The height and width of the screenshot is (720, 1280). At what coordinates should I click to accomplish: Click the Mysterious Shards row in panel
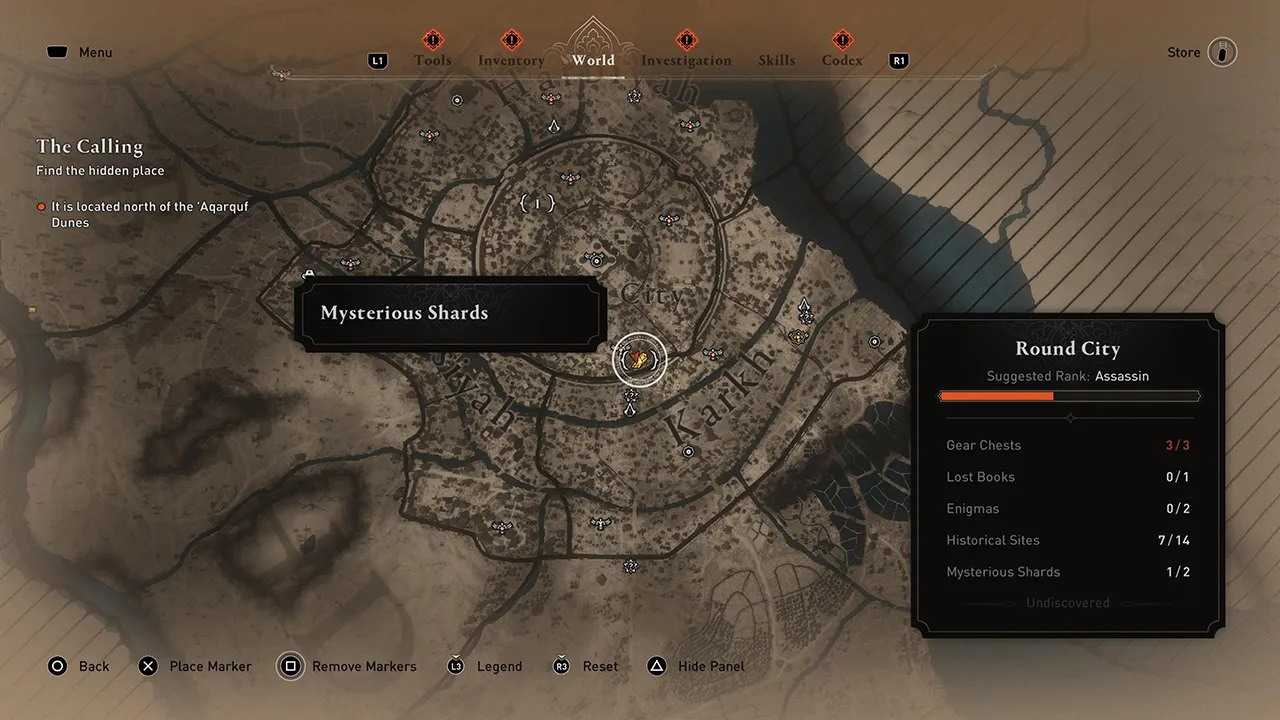pyautogui.click(x=1067, y=572)
